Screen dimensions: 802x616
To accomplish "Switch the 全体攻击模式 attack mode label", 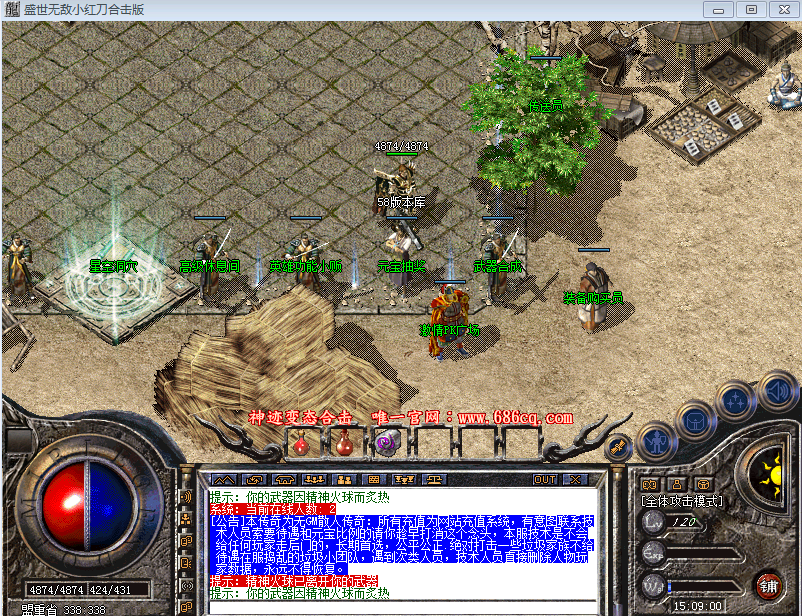I will (683, 500).
